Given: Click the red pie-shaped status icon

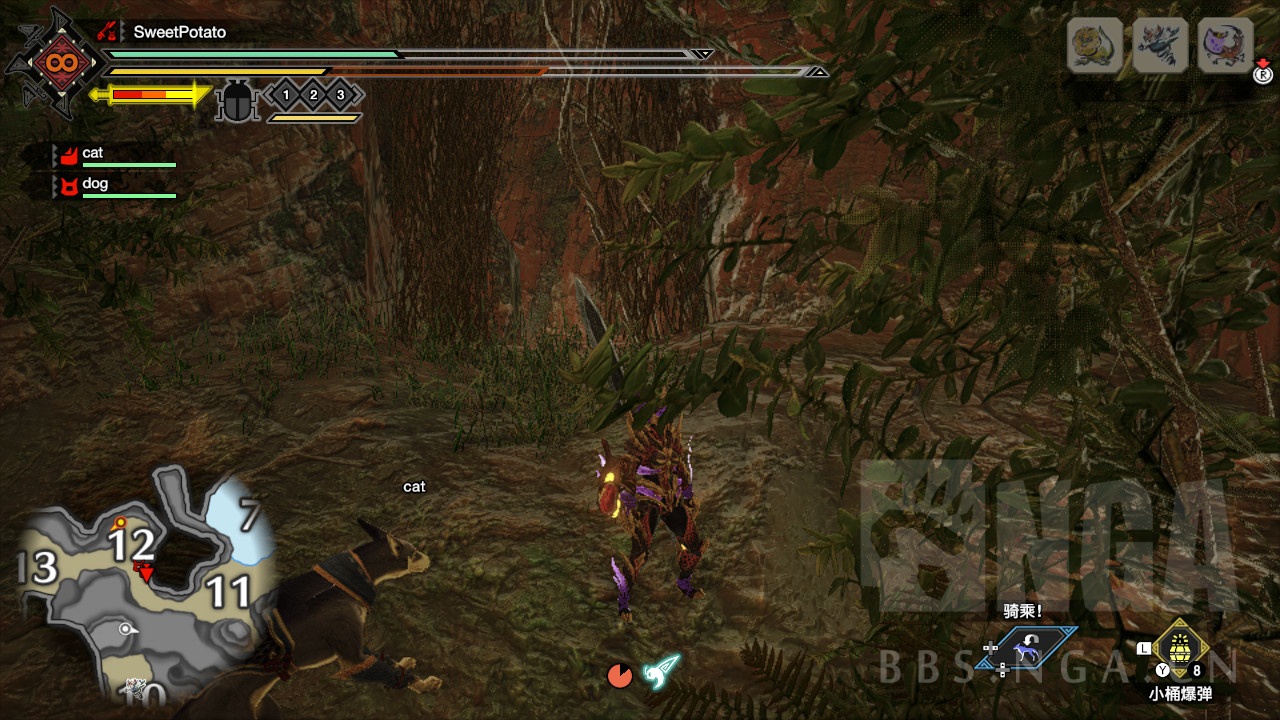Looking at the screenshot, I should (x=620, y=676).
